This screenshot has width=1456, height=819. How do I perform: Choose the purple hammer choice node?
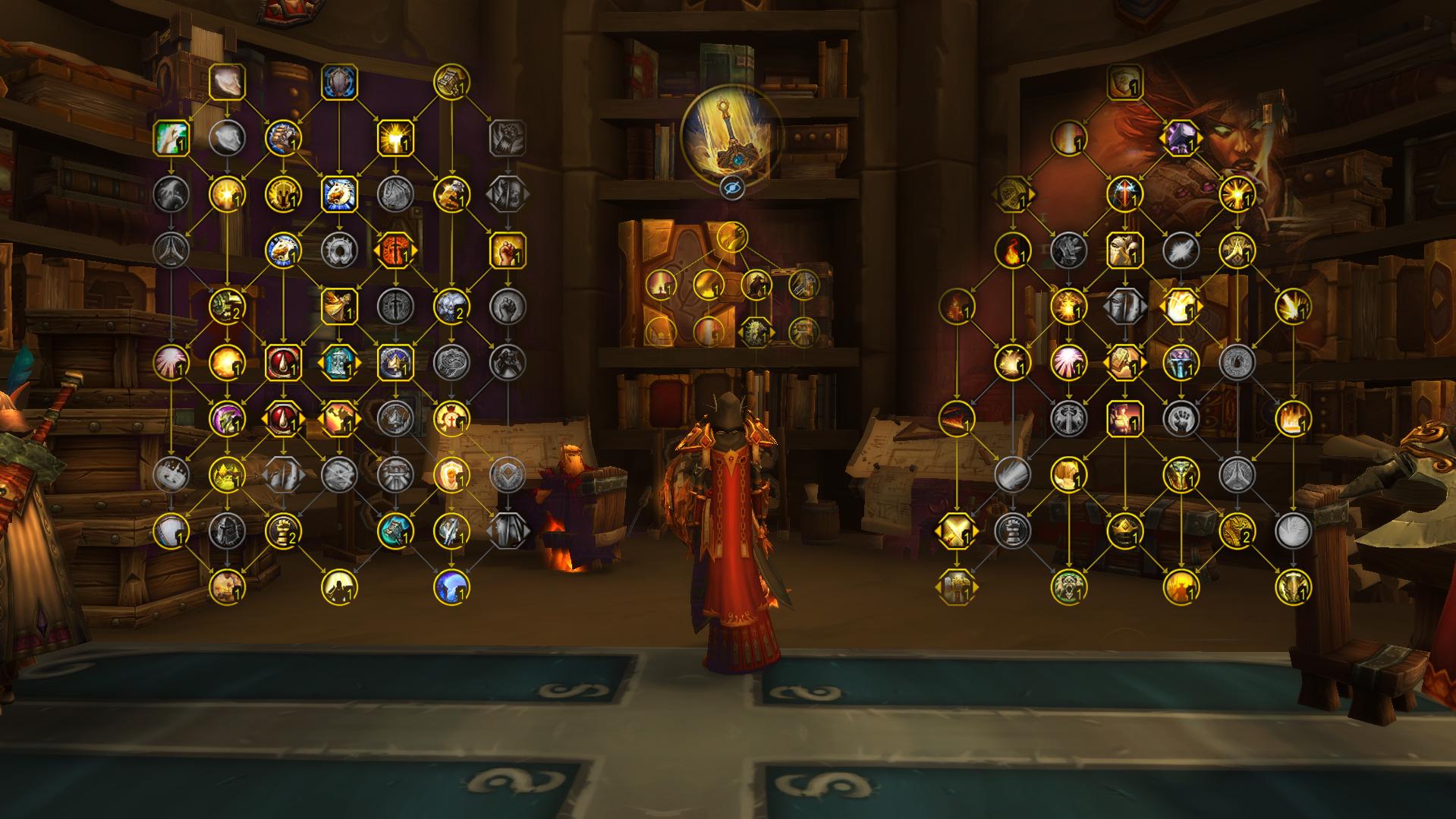point(1180,138)
